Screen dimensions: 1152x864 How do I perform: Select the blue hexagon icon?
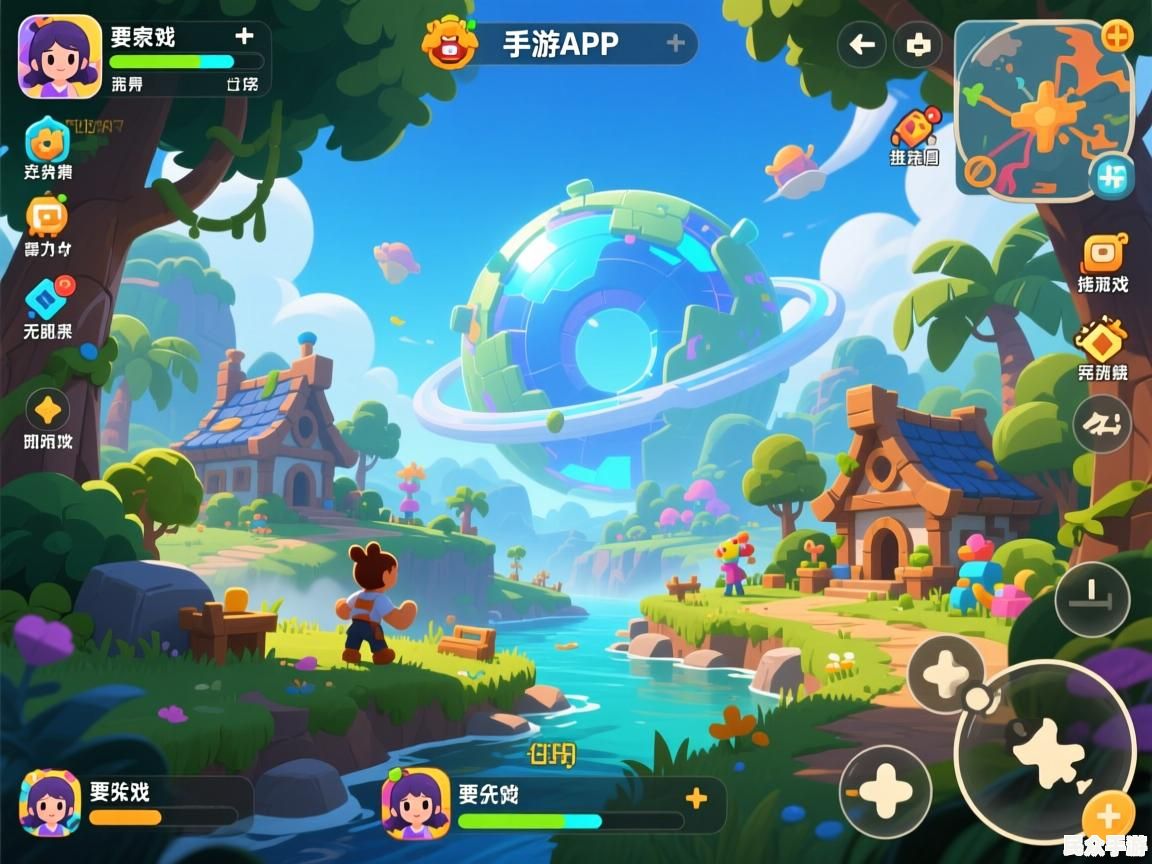(47, 140)
